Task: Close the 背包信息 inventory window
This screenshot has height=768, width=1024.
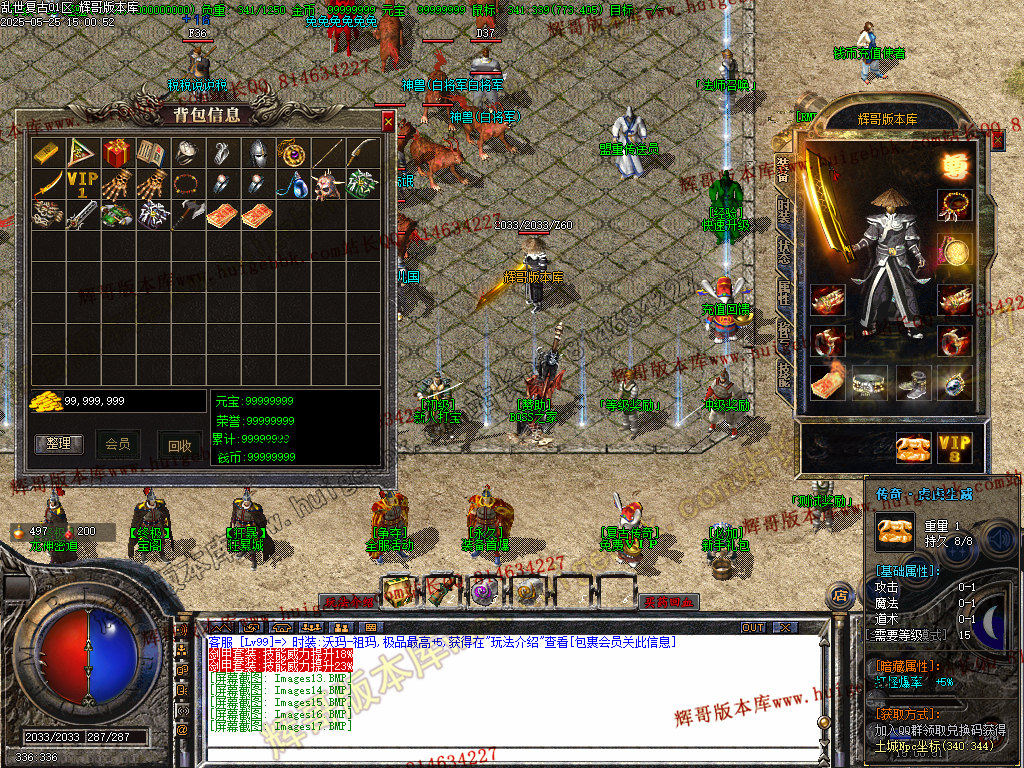Action: pyautogui.click(x=388, y=122)
